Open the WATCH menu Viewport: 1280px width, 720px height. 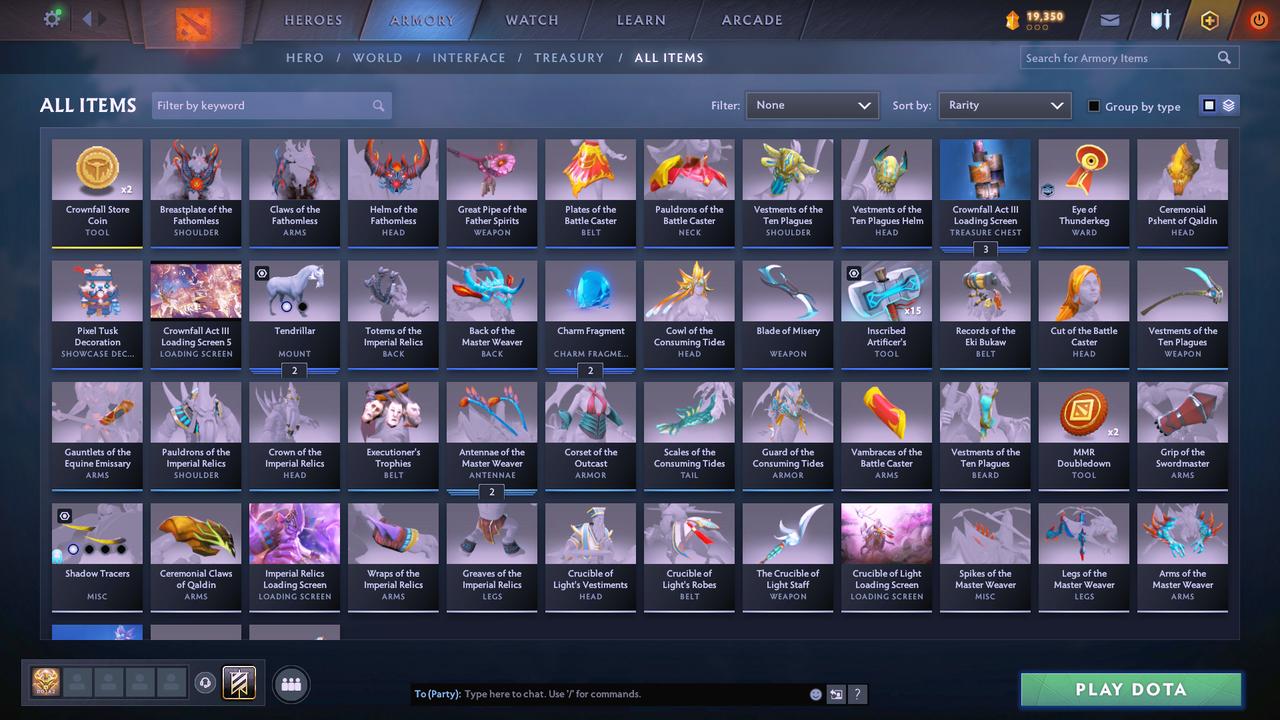pos(531,20)
